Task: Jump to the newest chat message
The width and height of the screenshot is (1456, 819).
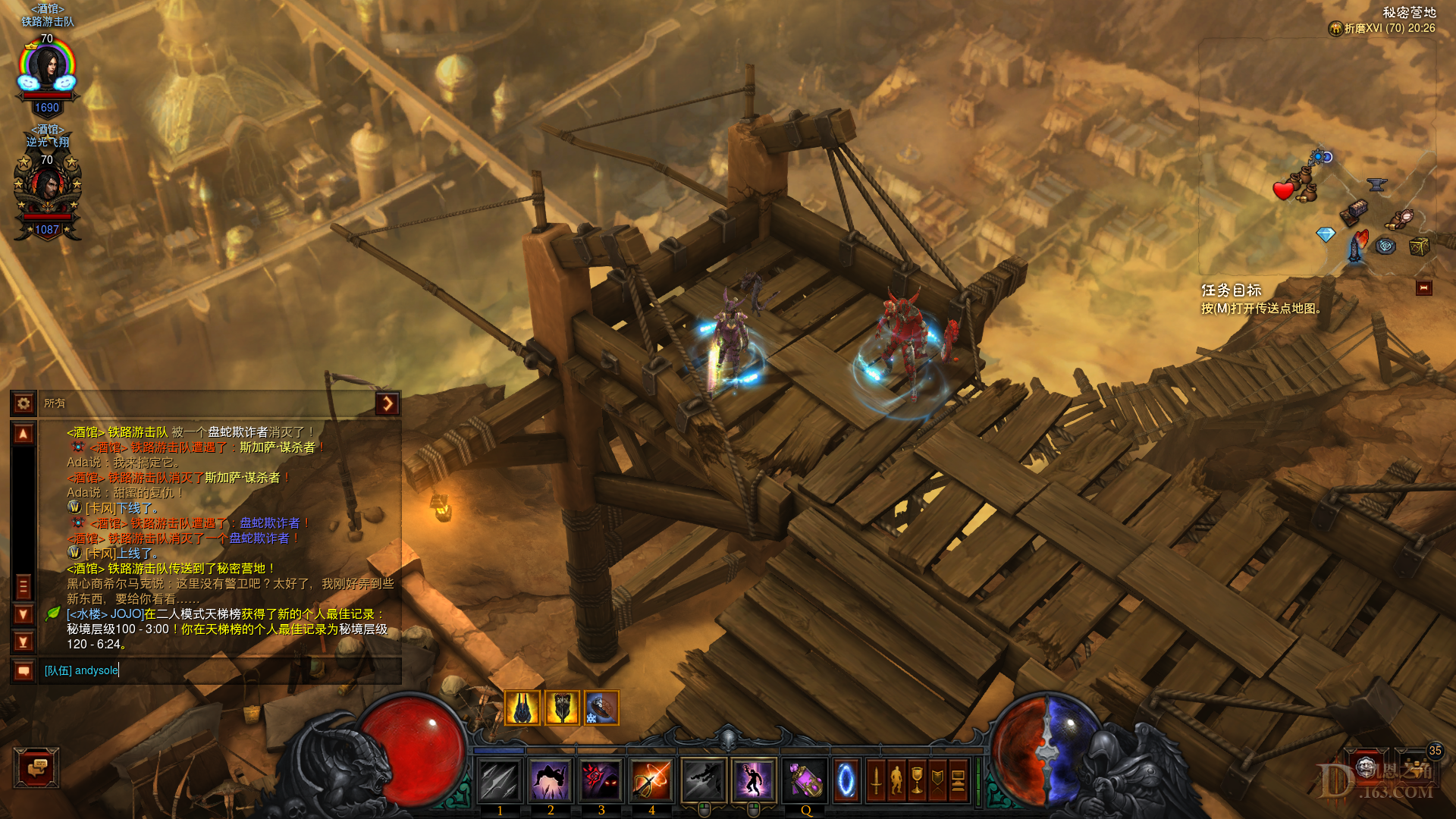Action: click(x=24, y=642)
